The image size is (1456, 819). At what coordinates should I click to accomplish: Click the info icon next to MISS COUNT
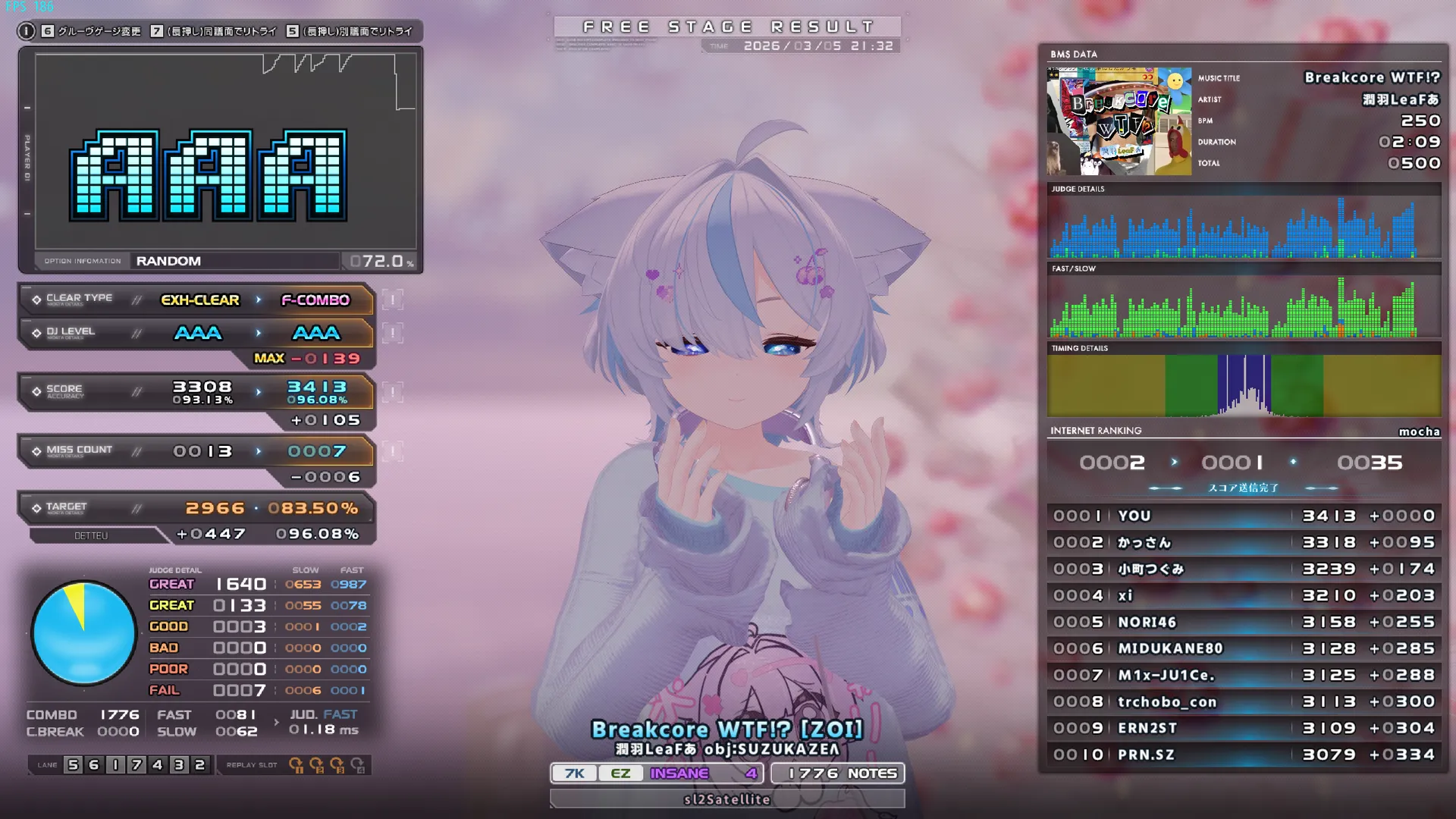[391, 450]
